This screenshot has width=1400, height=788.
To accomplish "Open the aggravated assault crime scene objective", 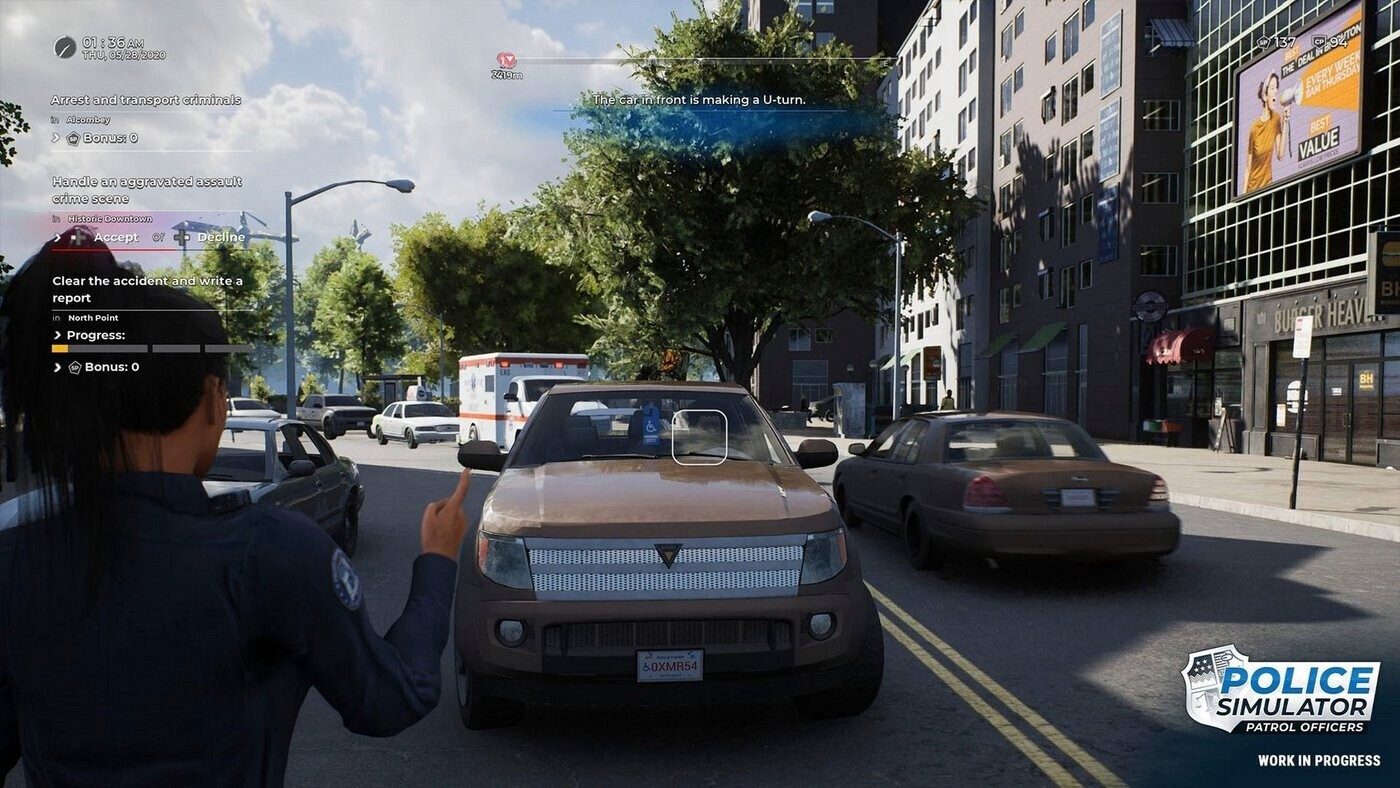I will tap(147, 190).
